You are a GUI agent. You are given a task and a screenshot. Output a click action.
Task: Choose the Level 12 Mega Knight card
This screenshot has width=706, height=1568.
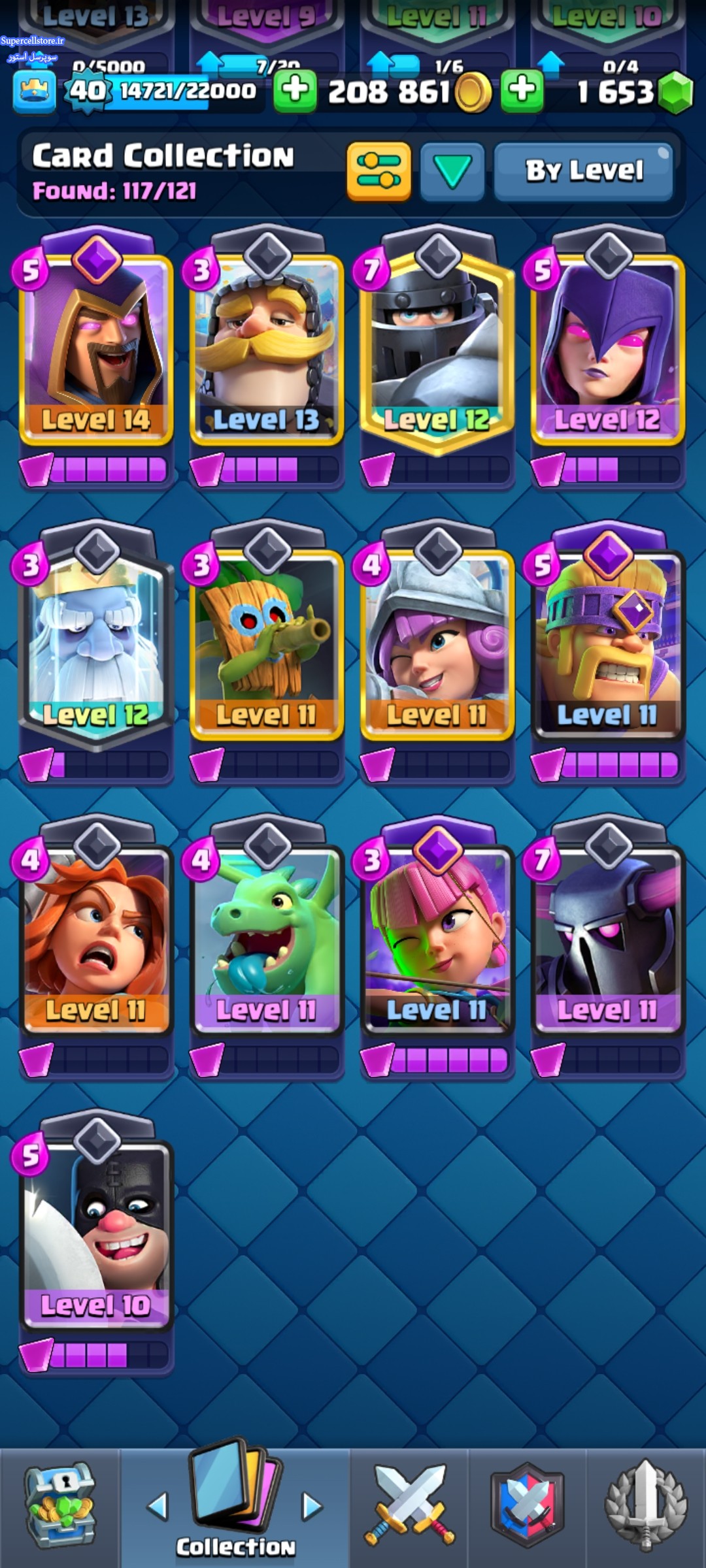click(437, 346)
